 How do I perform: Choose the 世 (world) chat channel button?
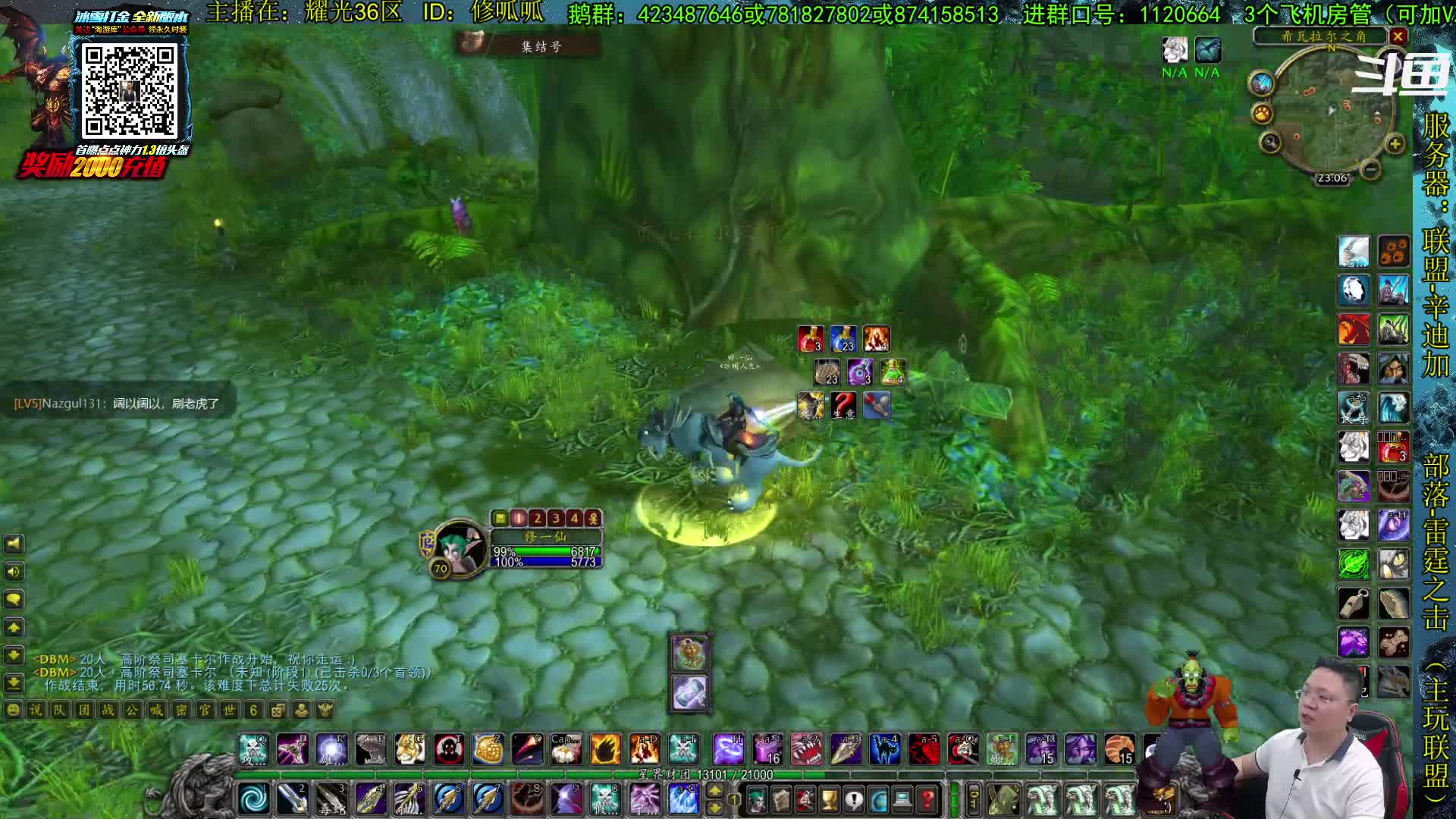pyautogui.click(x=229, y=711)
